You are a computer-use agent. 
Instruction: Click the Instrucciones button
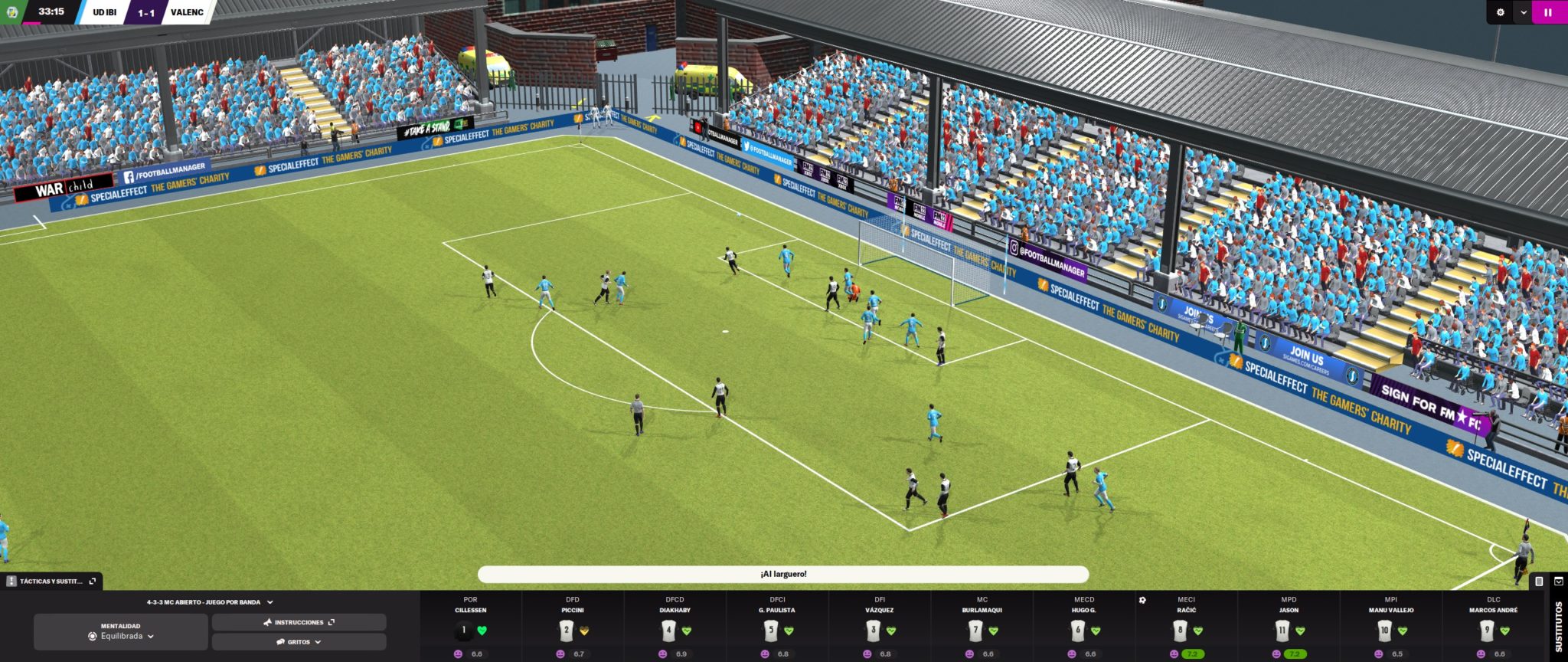point(299,622)
